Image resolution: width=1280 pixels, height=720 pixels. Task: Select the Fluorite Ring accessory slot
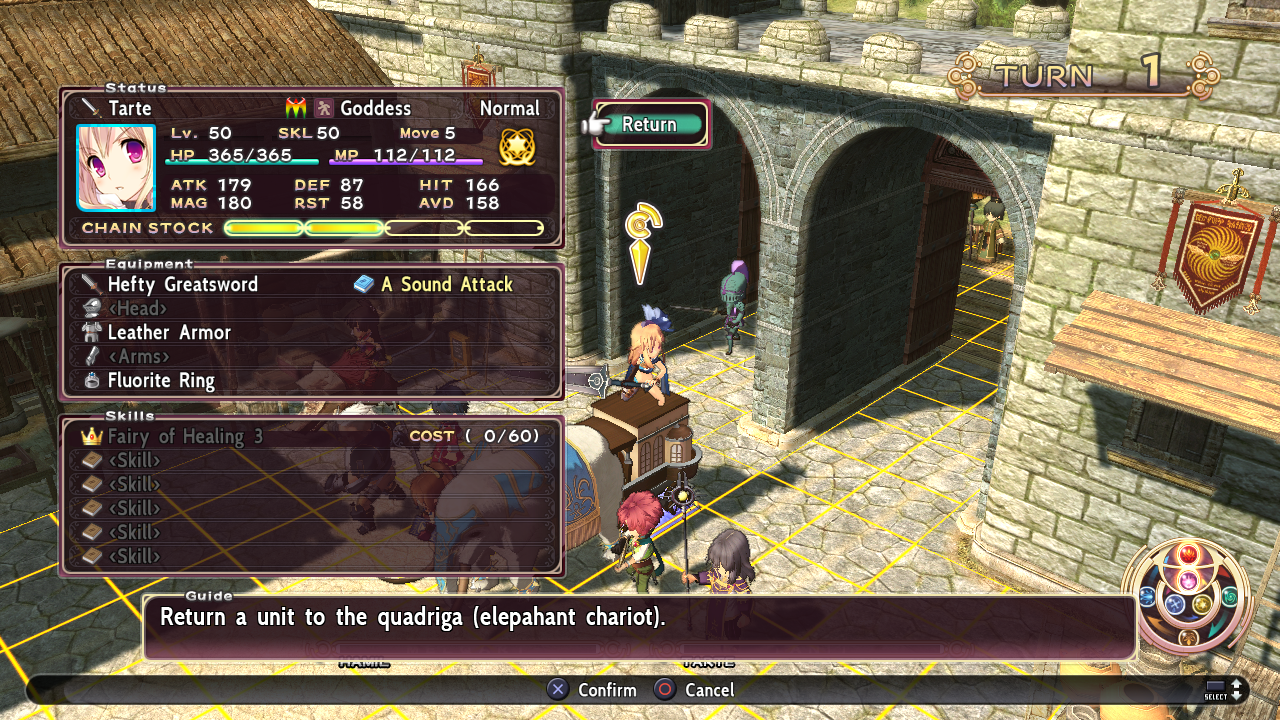click(x=161, y=381)
